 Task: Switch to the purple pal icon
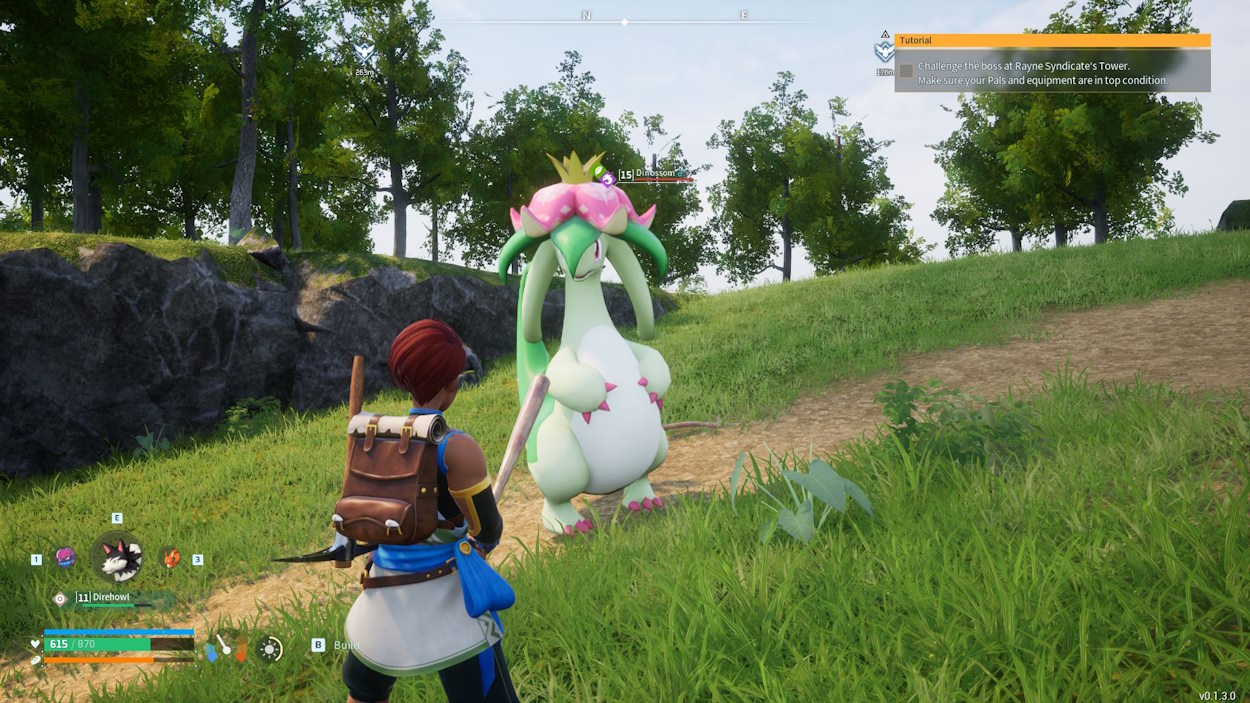click(66, 558)
